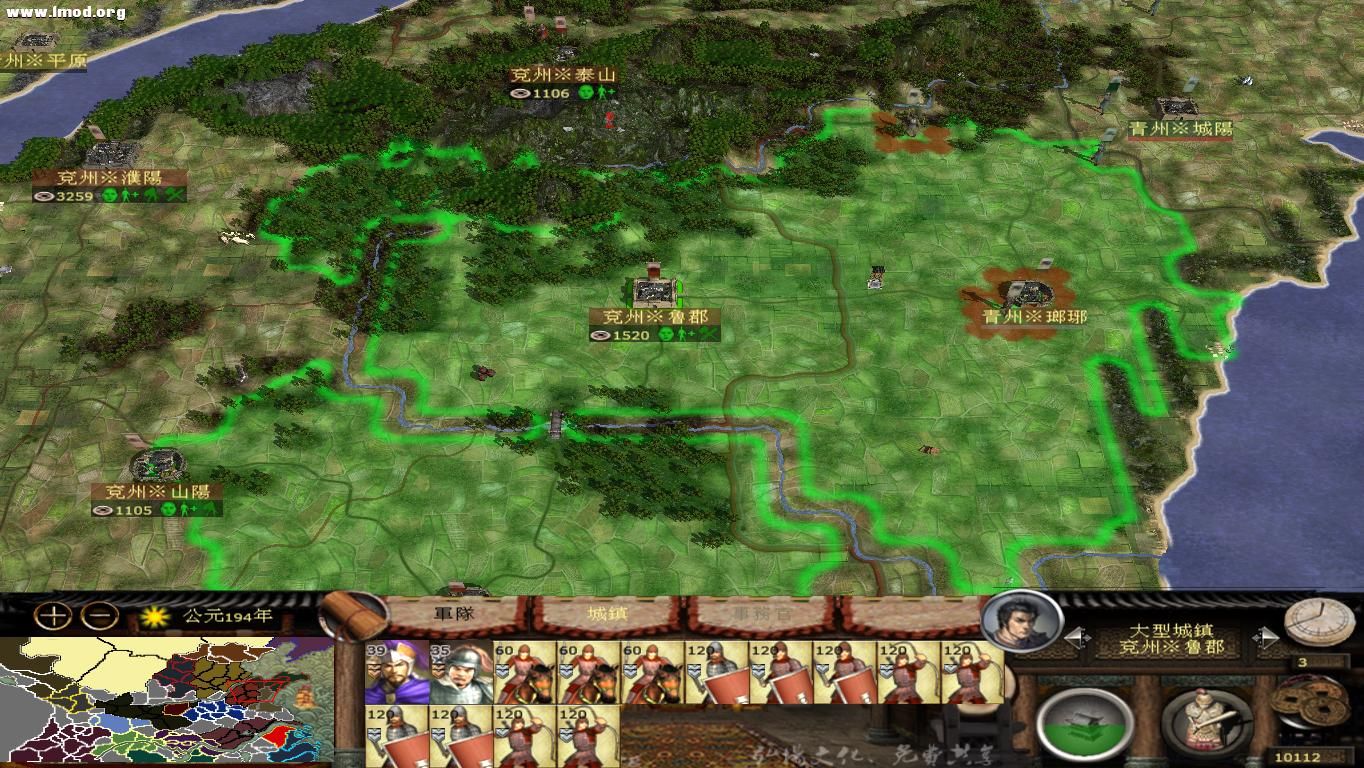This screenshot has width=1364, height=768.
Task: Open the recruitment panel (soldier statue icon)
Action: coord(1207,720)
